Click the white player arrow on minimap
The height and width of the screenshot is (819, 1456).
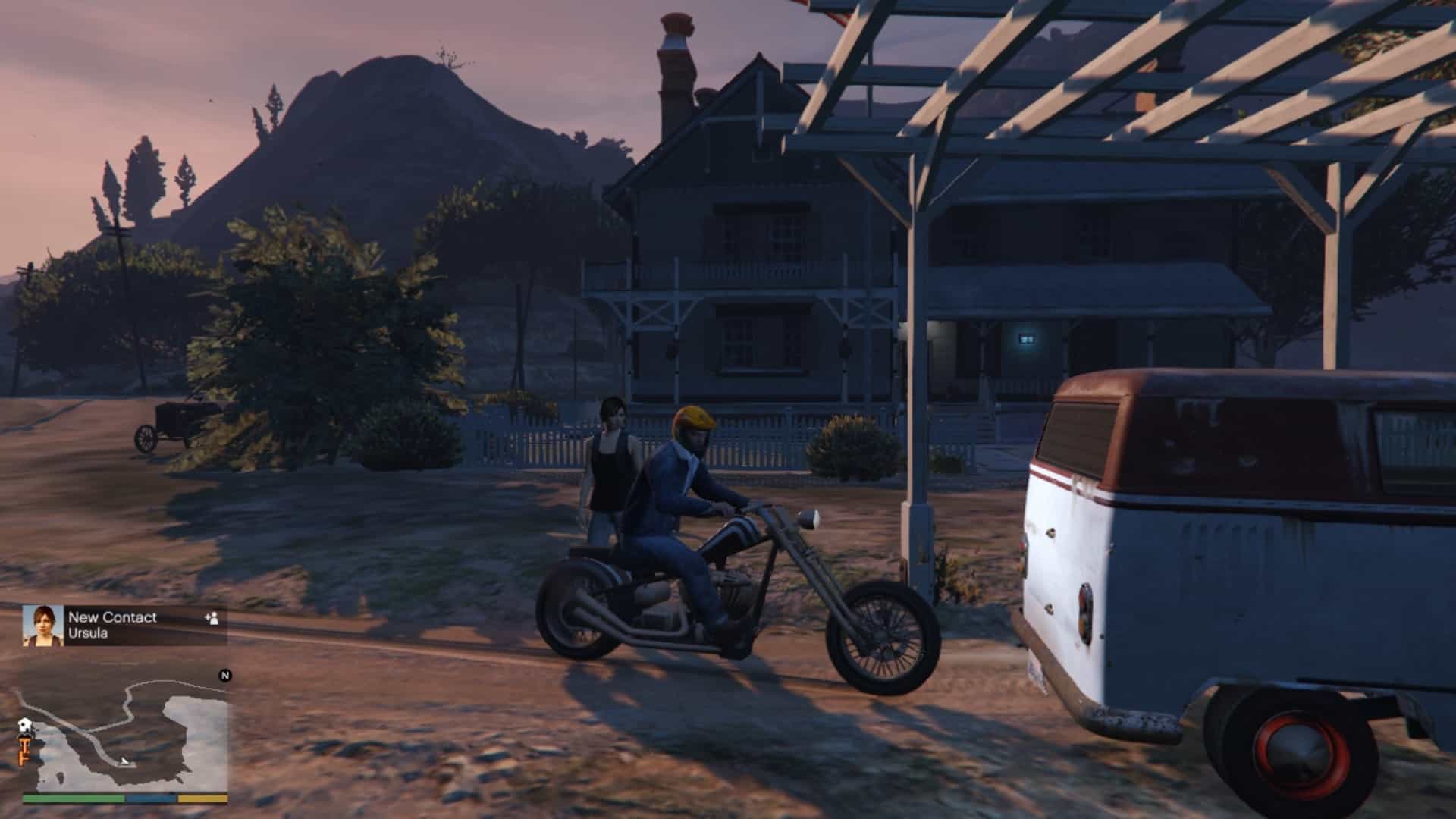(125, 761)
